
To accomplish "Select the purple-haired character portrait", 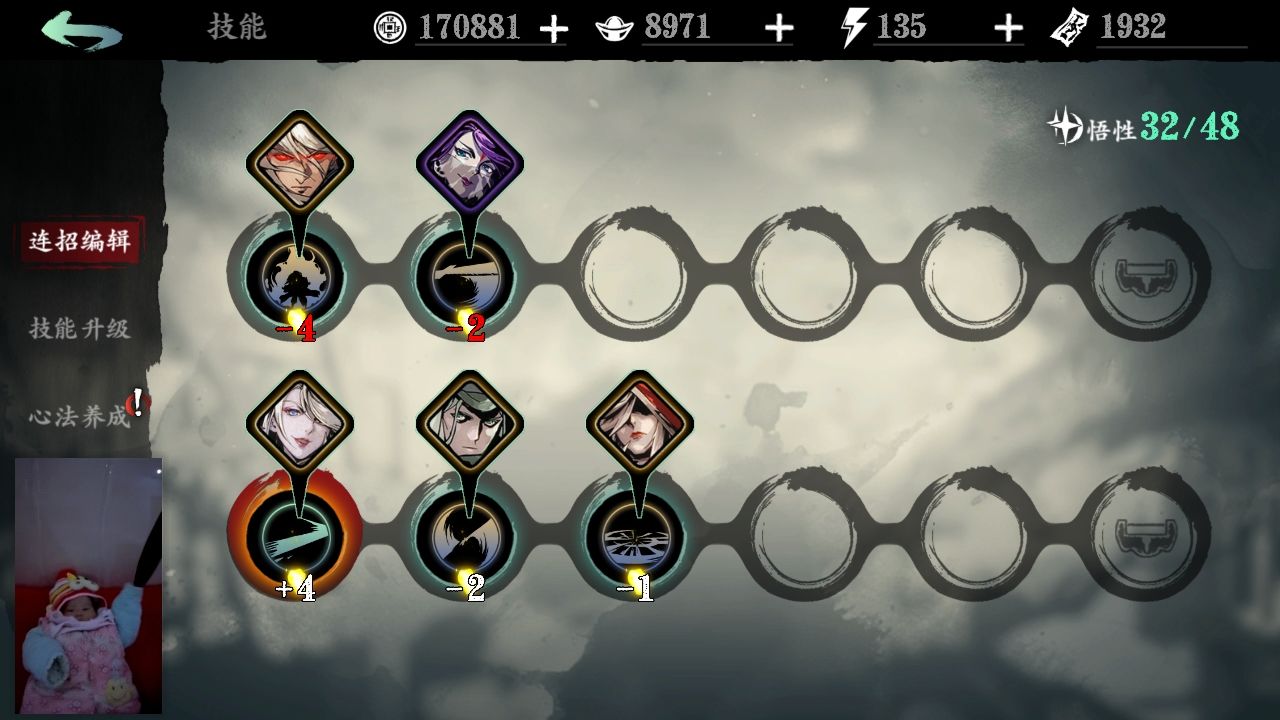I will [469, 160].
